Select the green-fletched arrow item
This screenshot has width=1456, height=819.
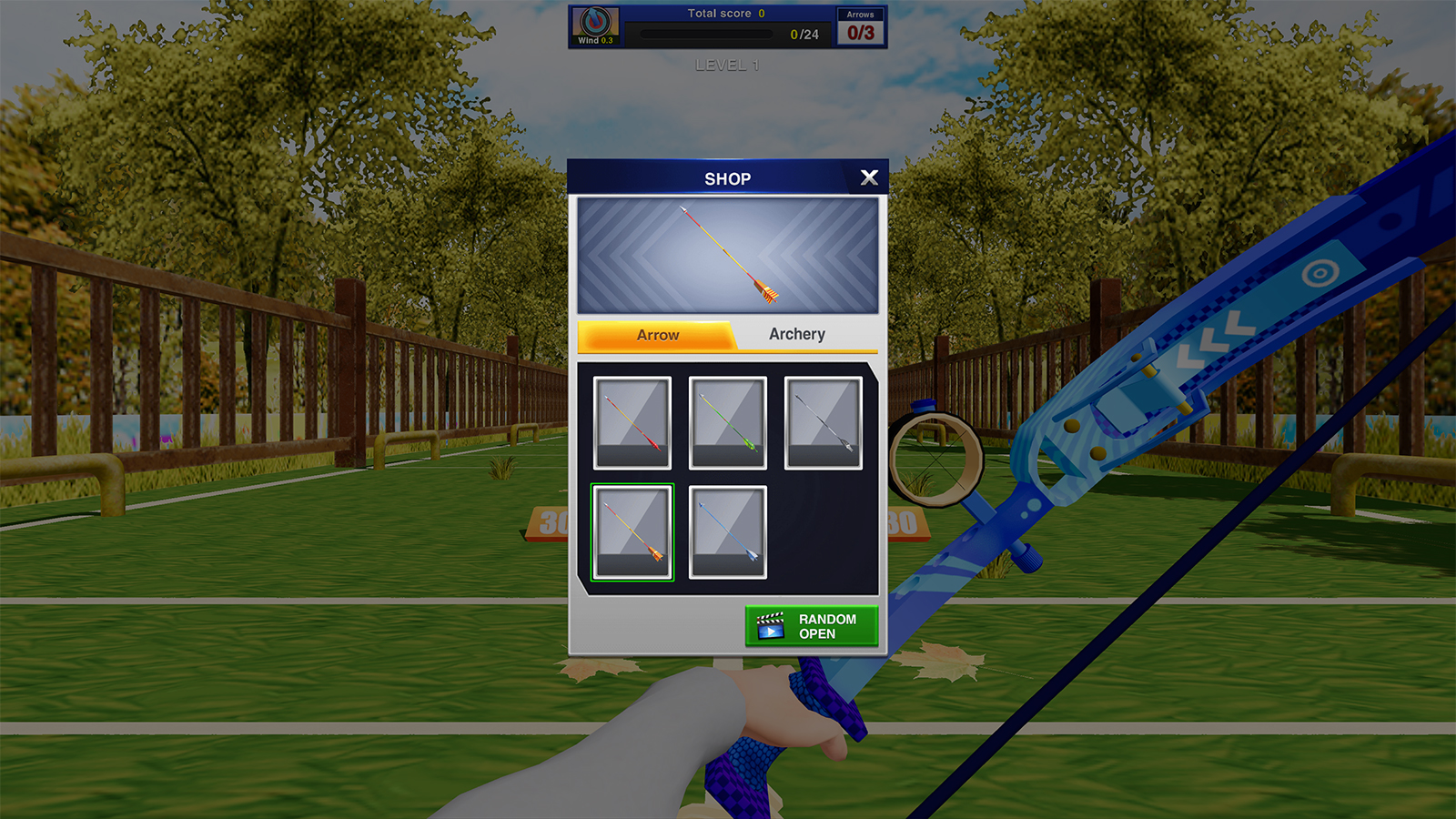tap(726, 422)
